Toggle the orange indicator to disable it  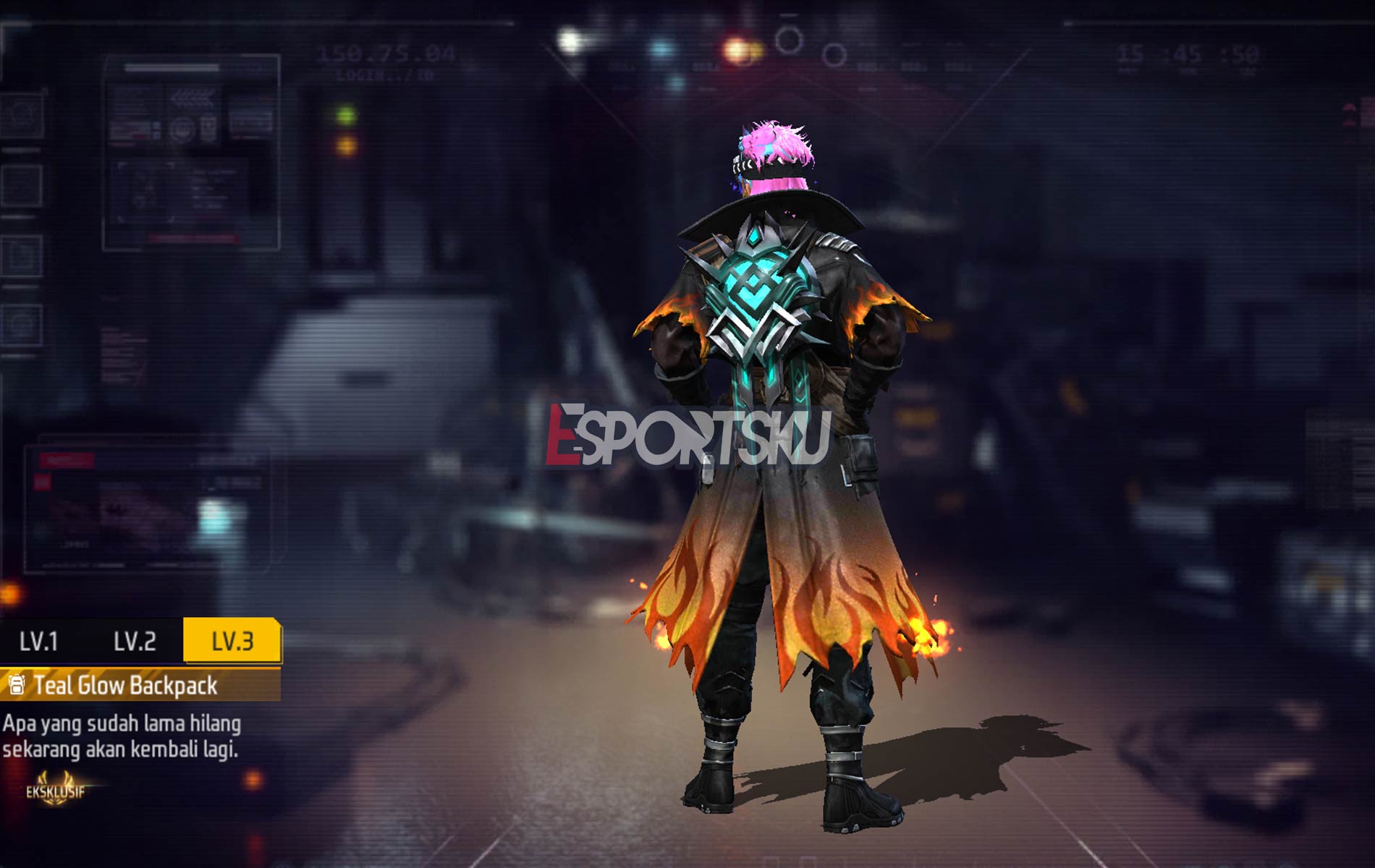[x=347, y=147]
